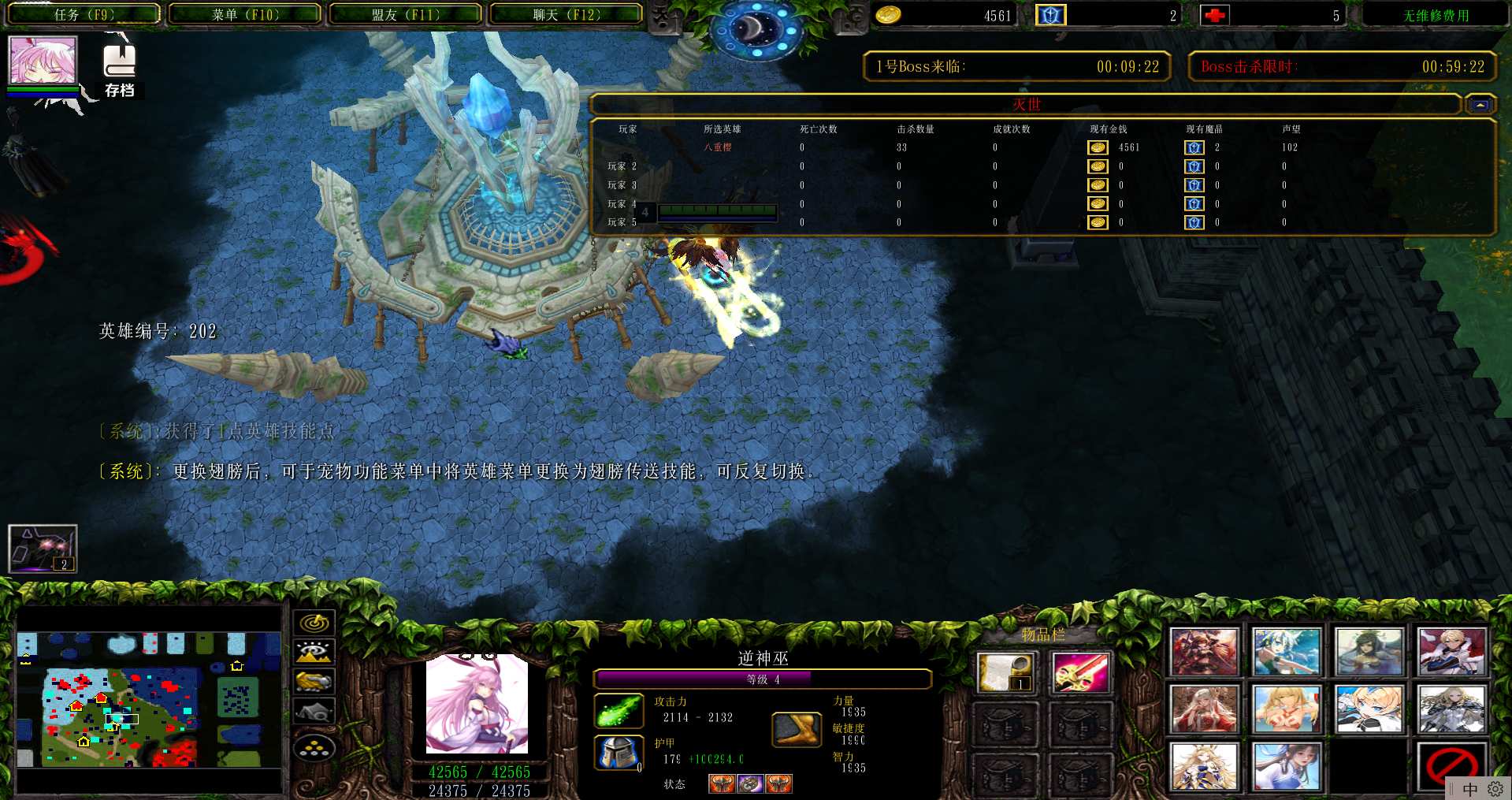Open the 任务 (F9) quest menu

(84, 14)
